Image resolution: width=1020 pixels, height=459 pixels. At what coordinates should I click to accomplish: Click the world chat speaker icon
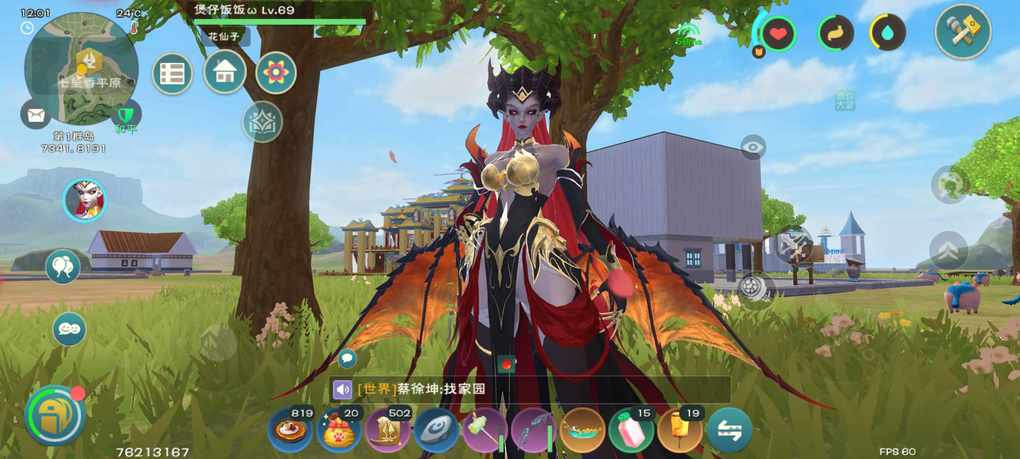coord(343,389)
